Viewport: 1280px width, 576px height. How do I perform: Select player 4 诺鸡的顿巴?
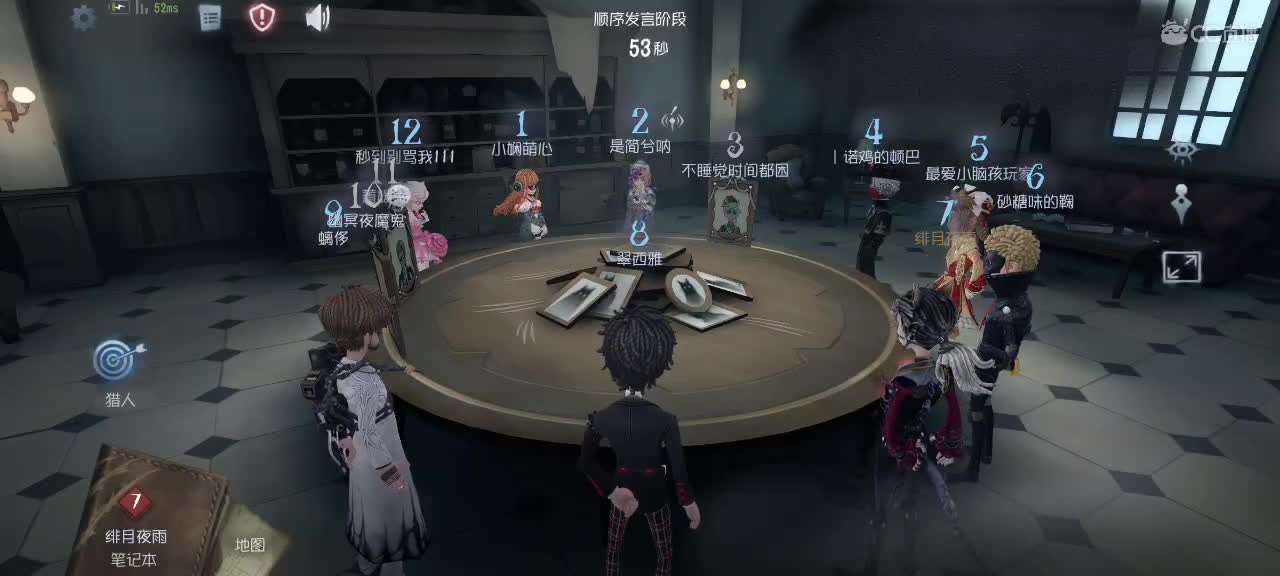(x=873, y=155)
